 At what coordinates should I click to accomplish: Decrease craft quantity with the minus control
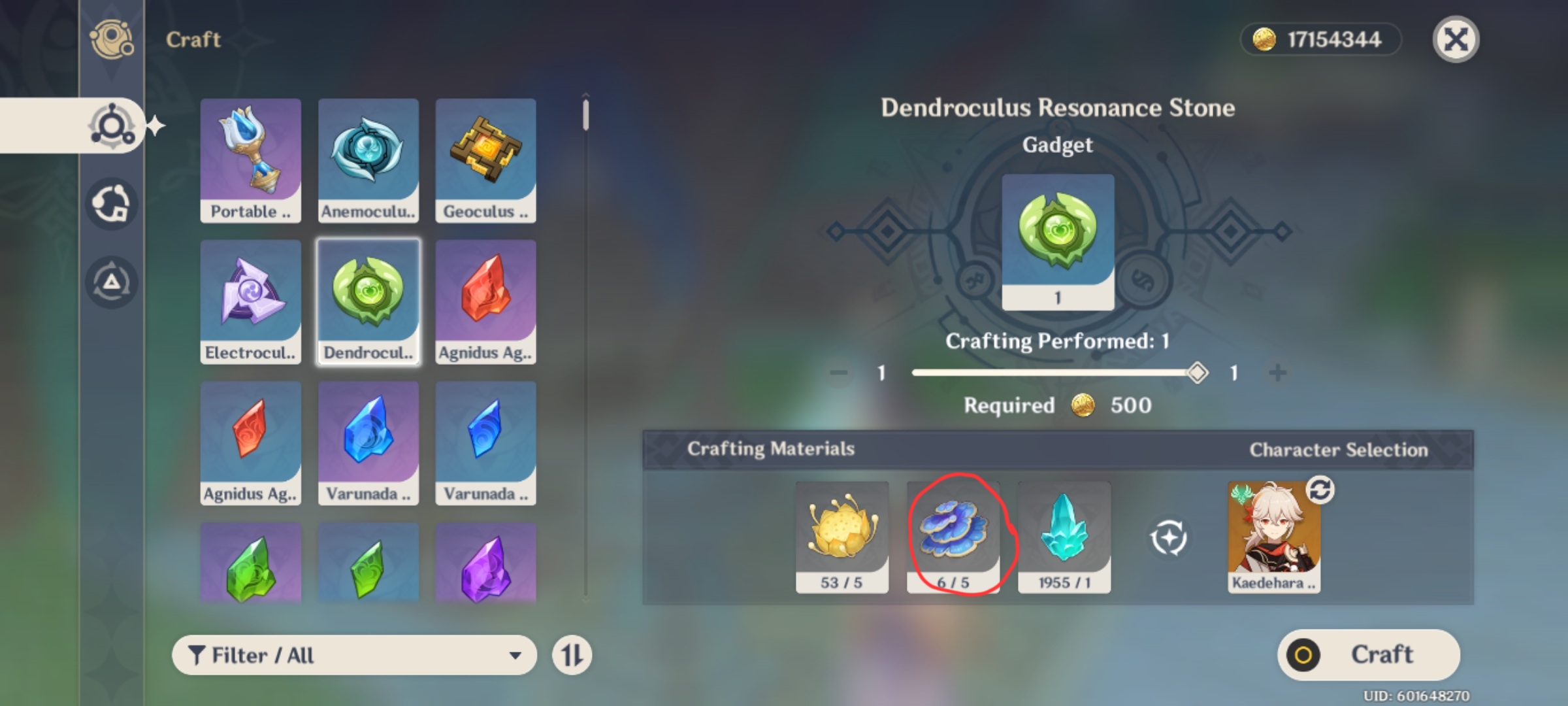838,373
